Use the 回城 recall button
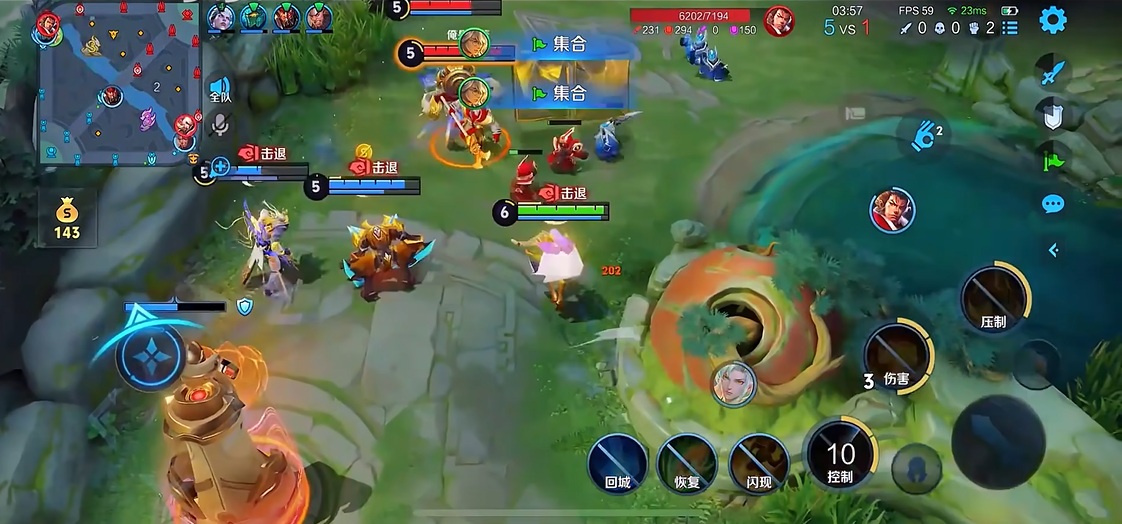This screenshot has height=524, width=1122. (617, 464)
